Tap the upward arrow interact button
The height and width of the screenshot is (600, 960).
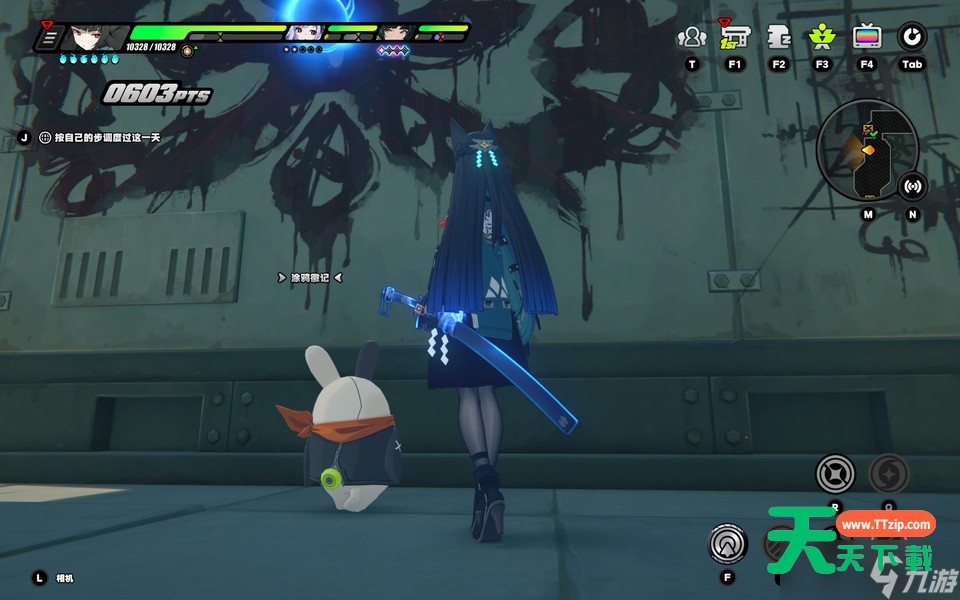[x=727, y=543]
